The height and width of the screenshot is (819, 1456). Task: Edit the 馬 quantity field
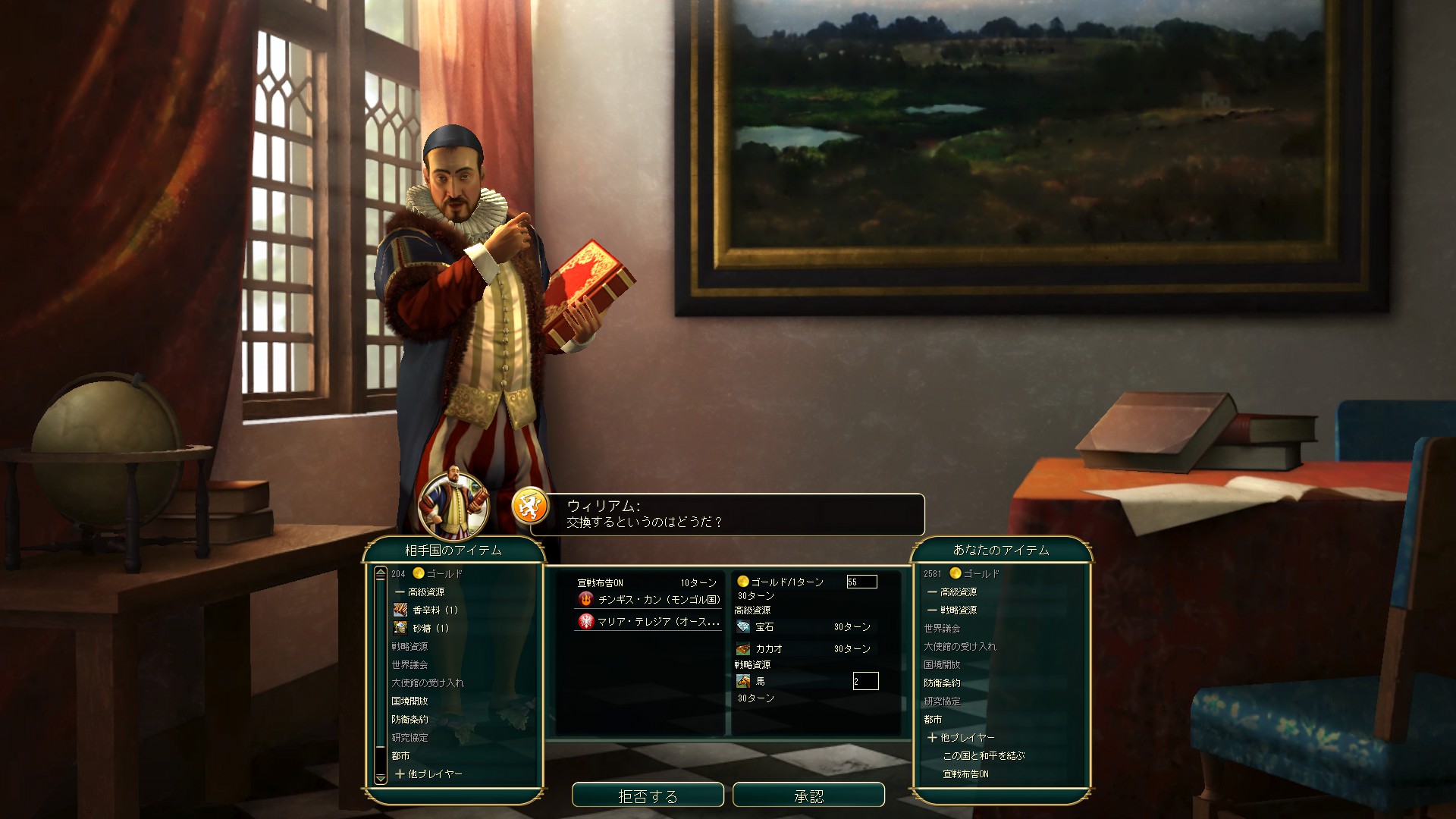pyautogui.click(x=865, y=681)
